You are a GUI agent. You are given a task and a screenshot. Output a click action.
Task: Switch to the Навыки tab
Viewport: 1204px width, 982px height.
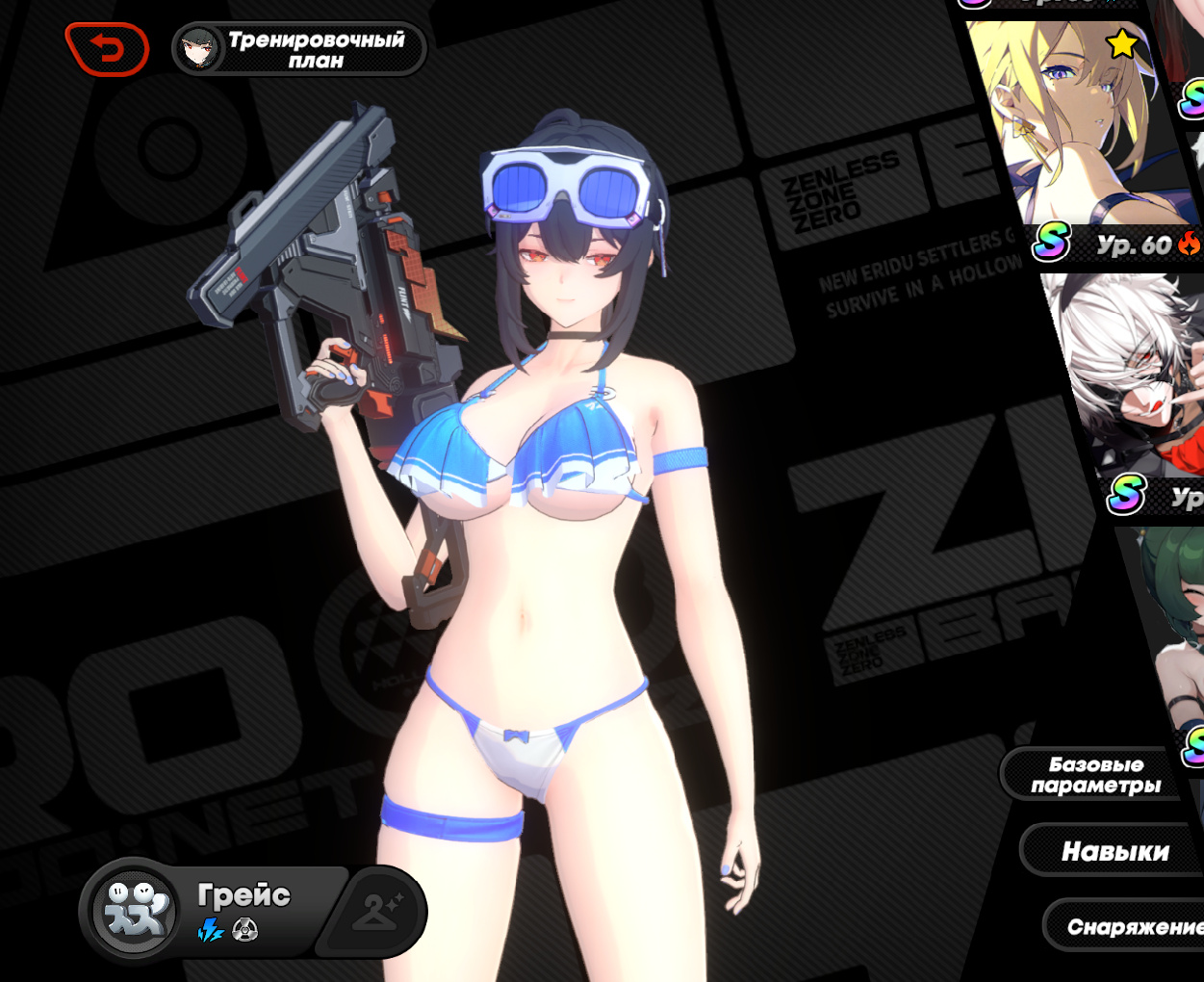click(x=1114, y=851)
